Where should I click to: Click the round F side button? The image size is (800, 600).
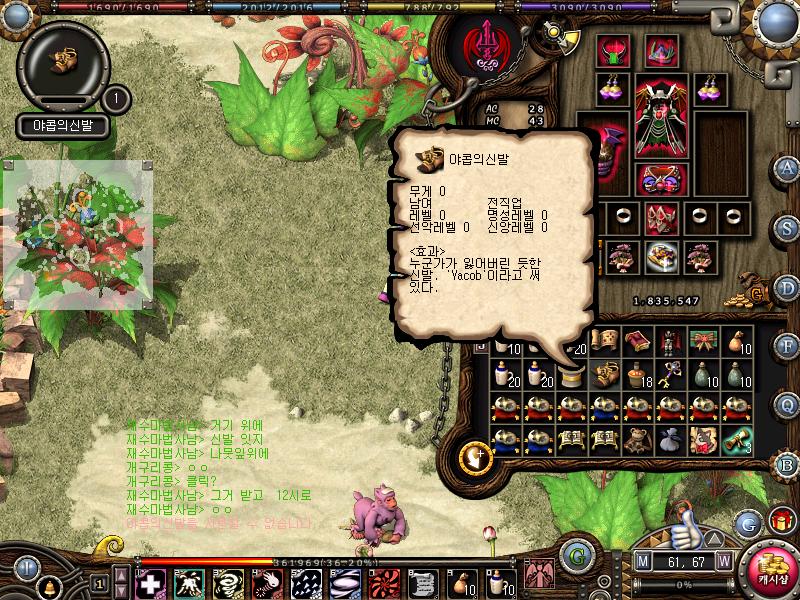[788, 346]
